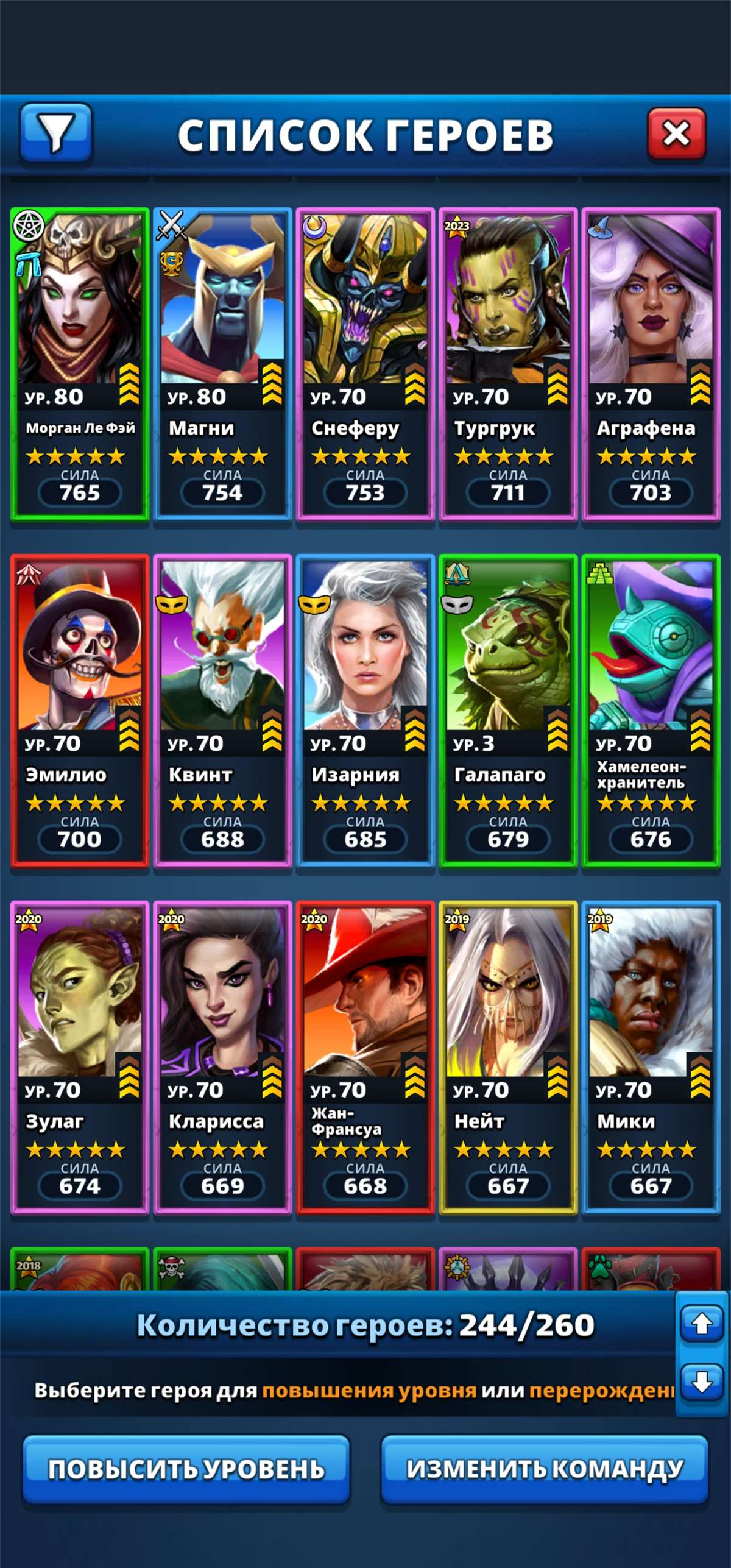731x1568 pixels.
Task: Open the Аграфена hero card
Action: (651, 364)
